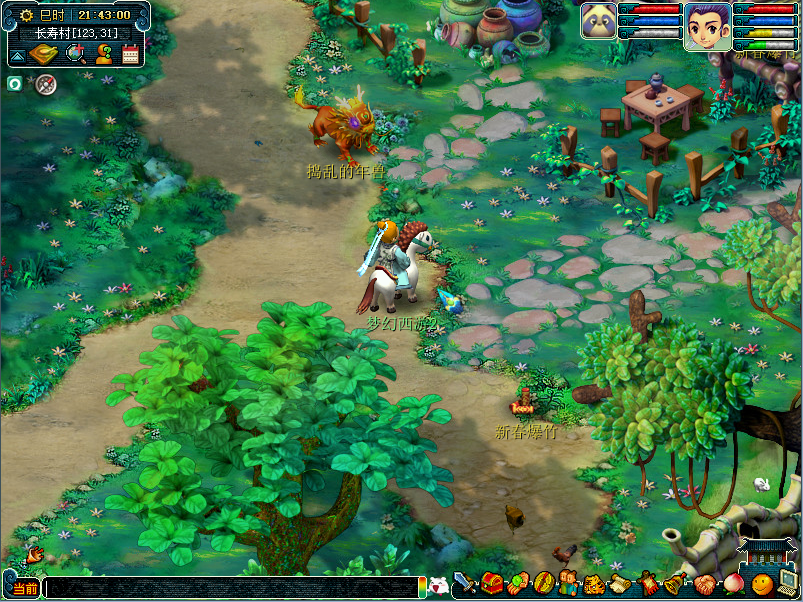Screen dimensions: 803x602
Task: Select the panda pet portrait
Action: (598, 21)
